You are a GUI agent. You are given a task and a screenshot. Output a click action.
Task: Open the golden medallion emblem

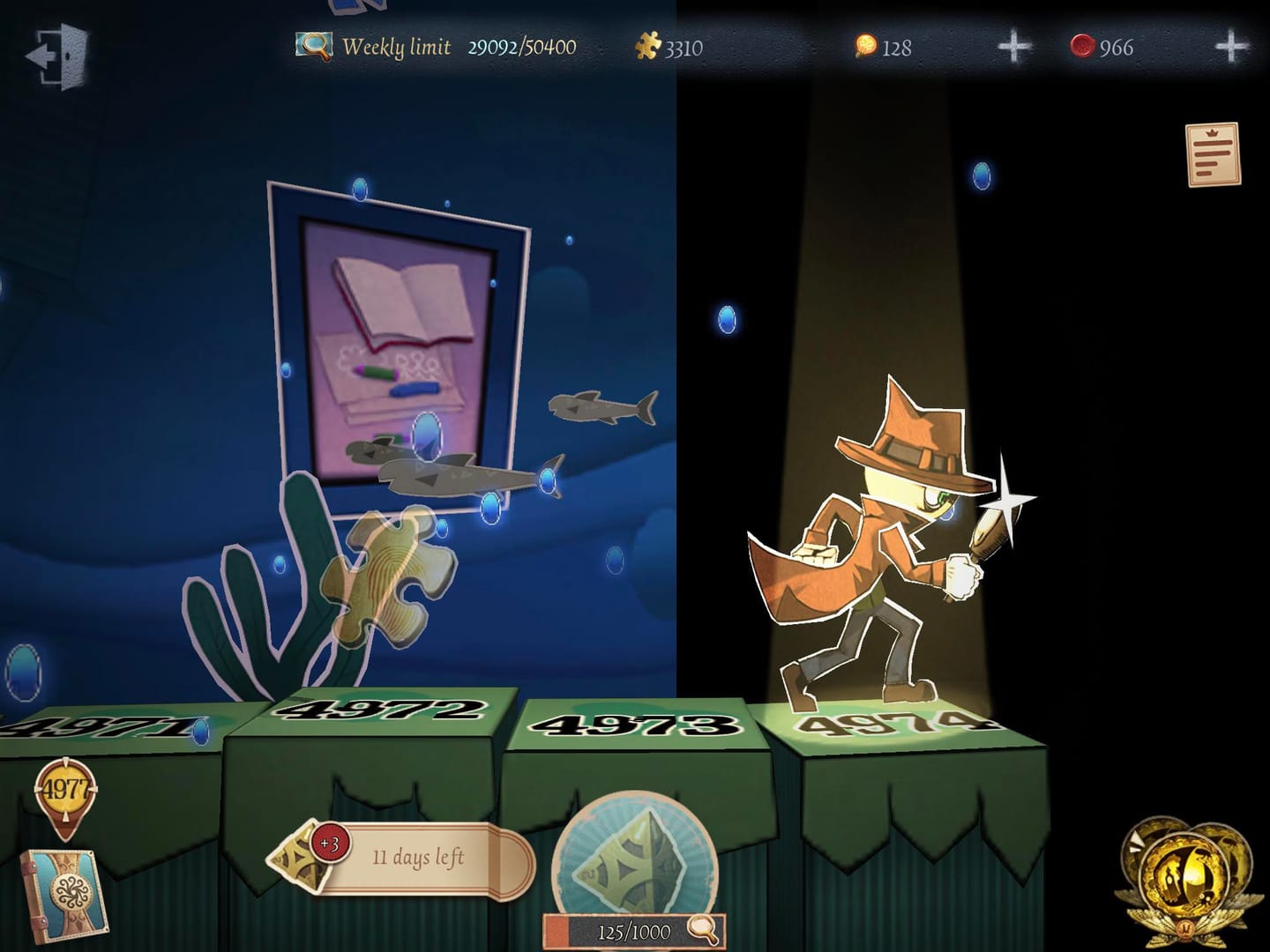[1182, 877]
